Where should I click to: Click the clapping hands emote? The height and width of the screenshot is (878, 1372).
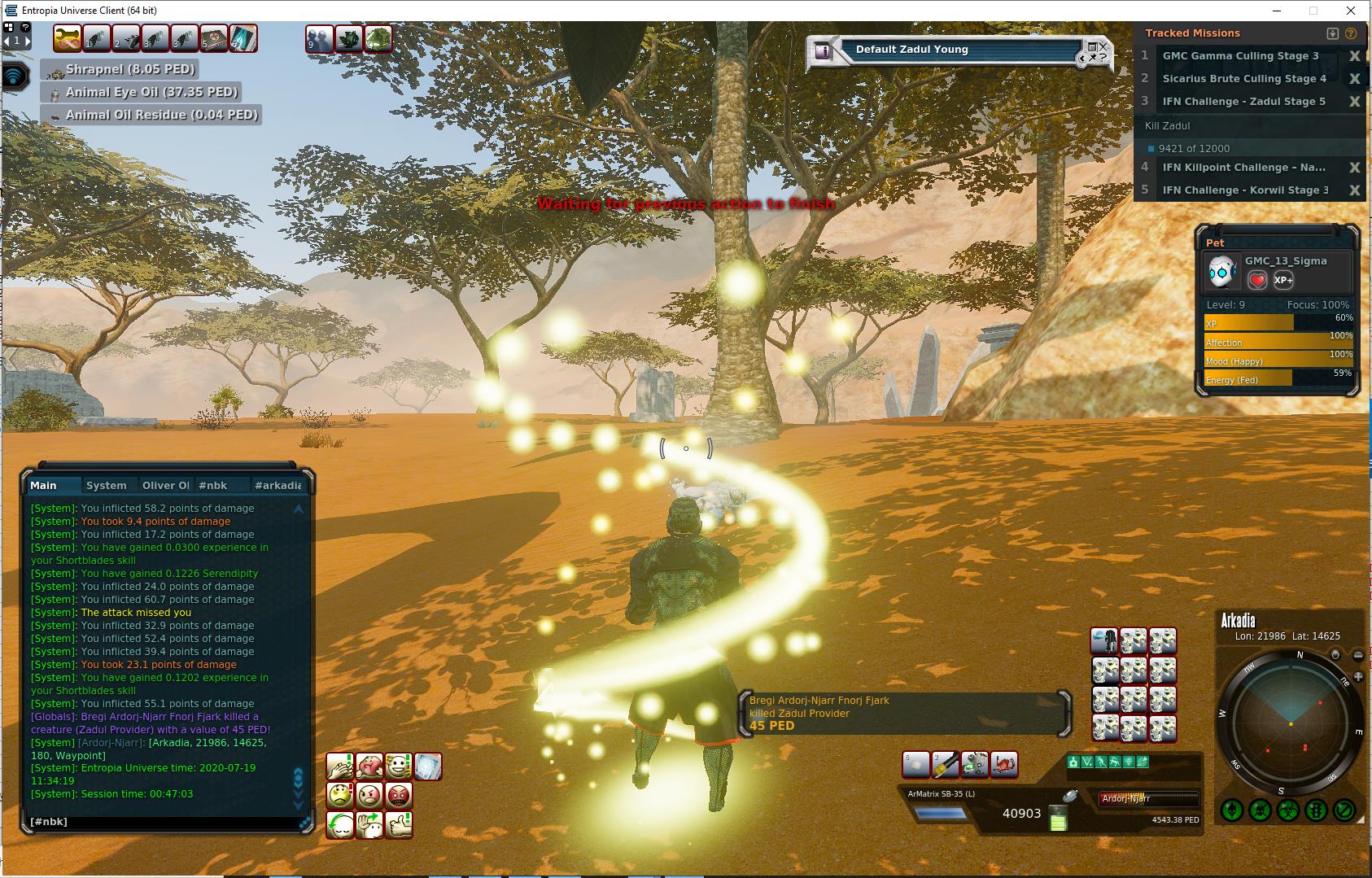(339, 766)
